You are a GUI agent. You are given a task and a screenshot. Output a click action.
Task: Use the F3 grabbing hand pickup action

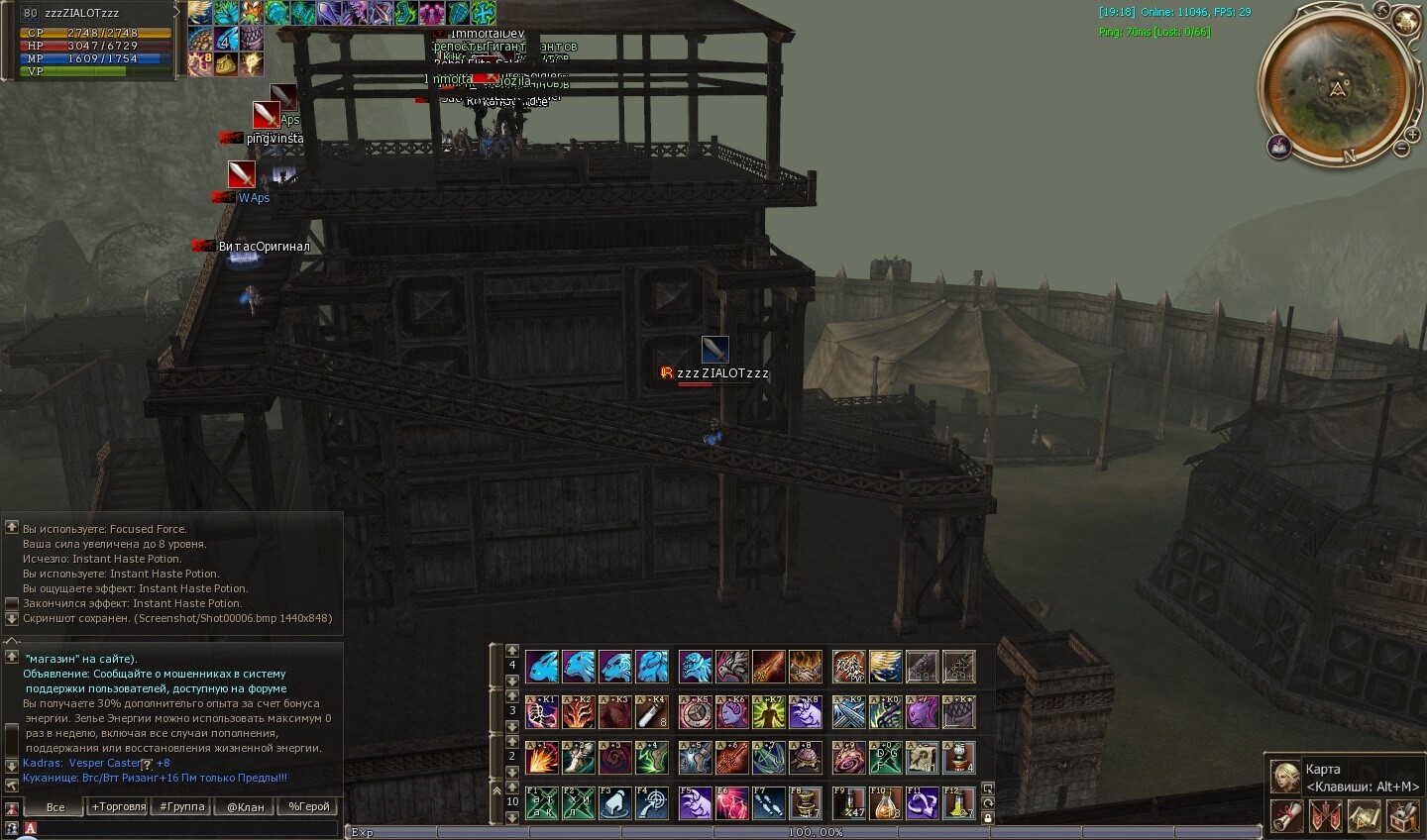pos(615,802)
